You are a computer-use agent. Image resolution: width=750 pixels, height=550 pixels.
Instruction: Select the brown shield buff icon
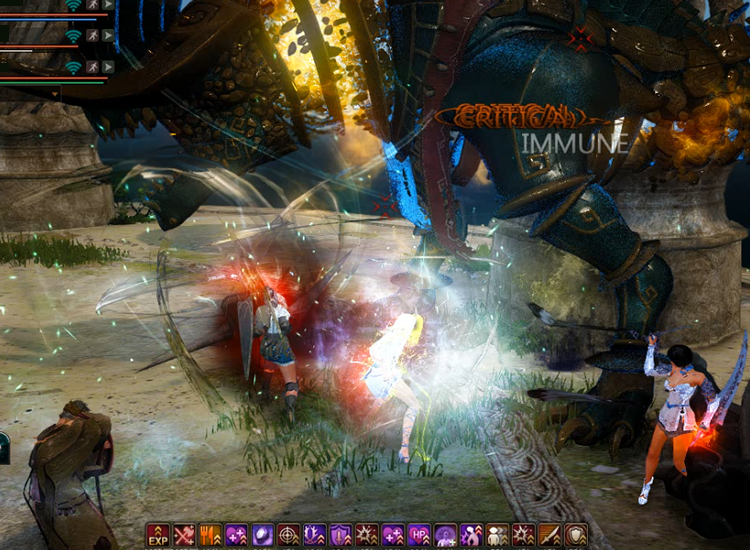click(x=576, y=535)
